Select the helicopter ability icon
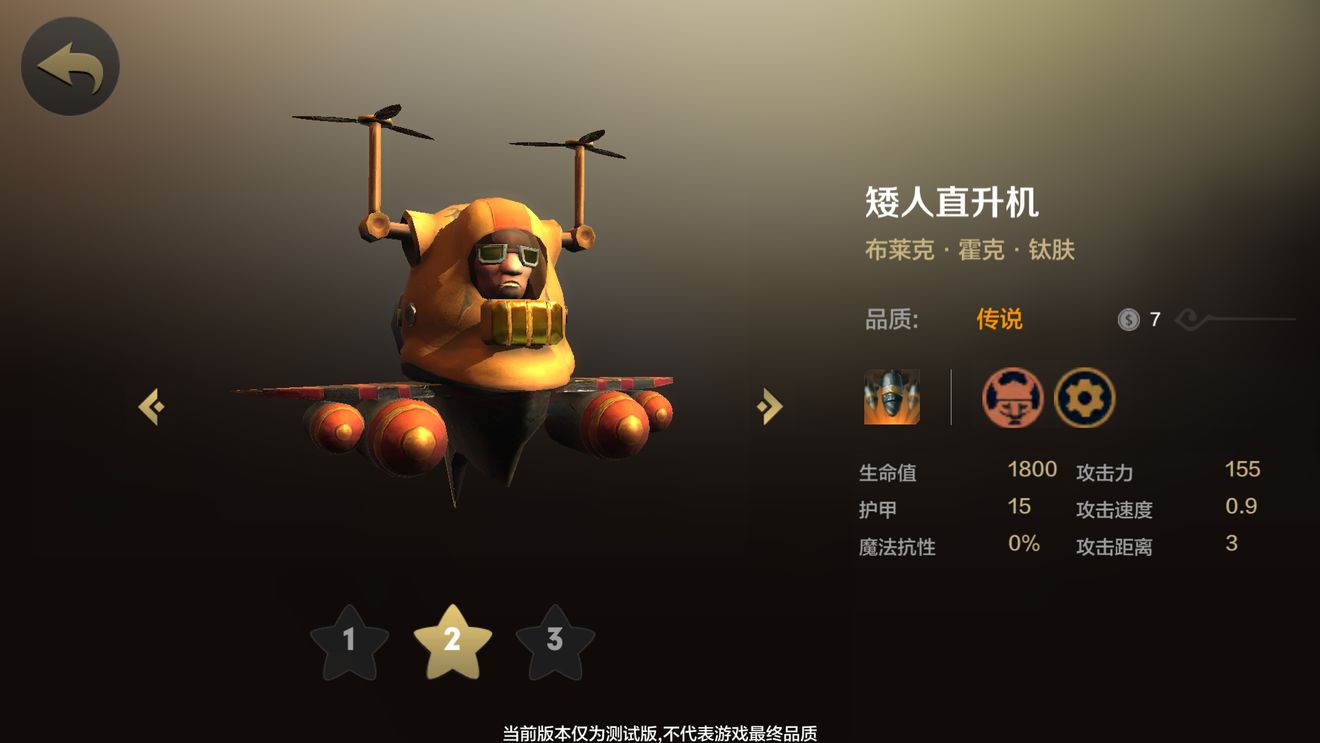 point(891,397)
